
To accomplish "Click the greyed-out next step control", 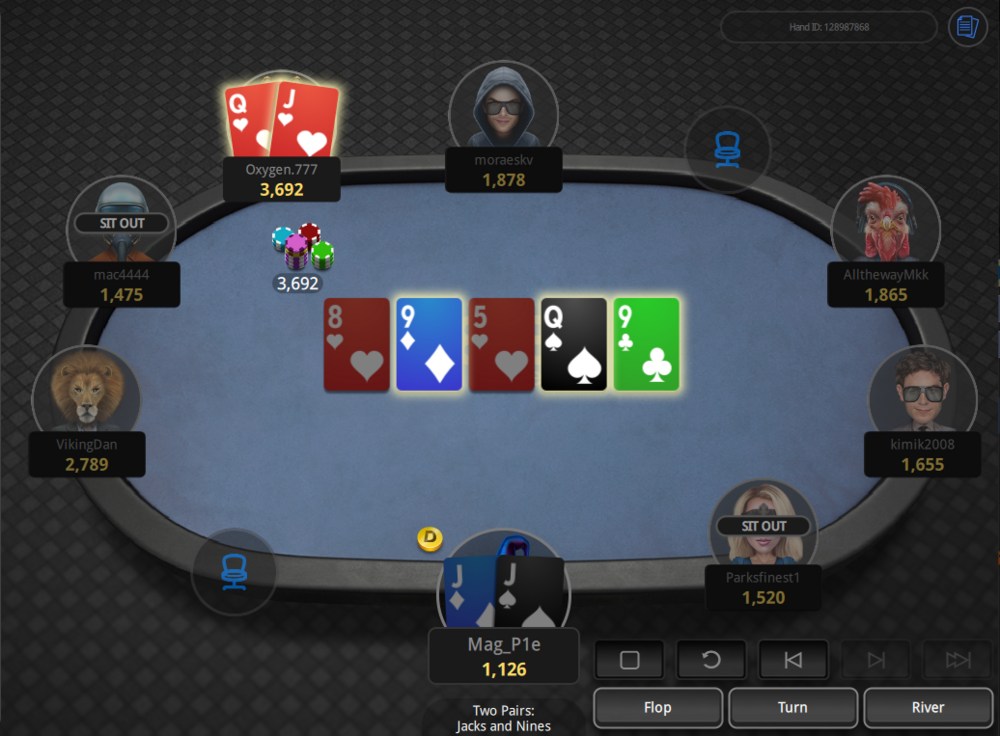I will pos(875,660).
